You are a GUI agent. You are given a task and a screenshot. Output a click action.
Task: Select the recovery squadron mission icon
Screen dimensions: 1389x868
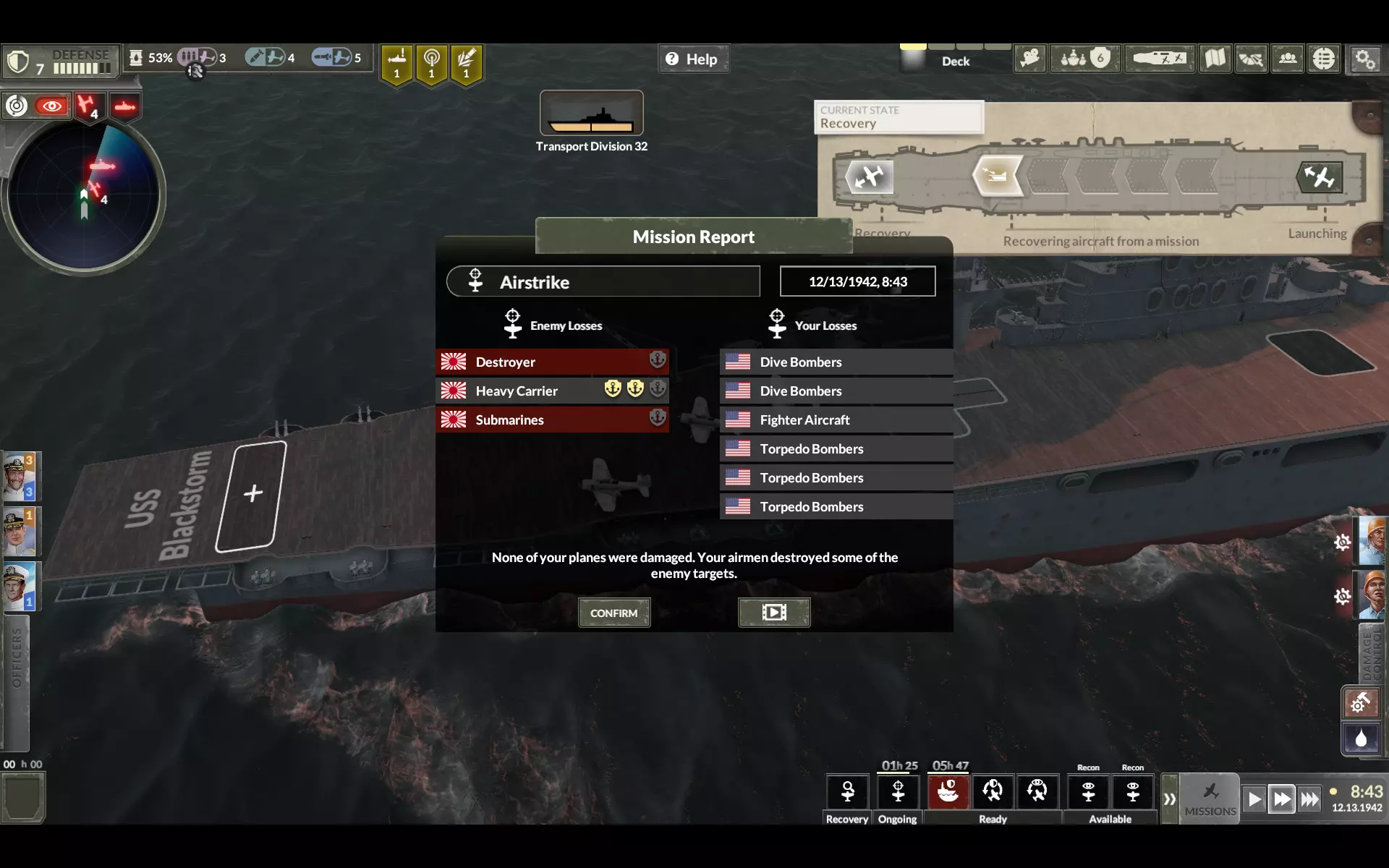847,791
